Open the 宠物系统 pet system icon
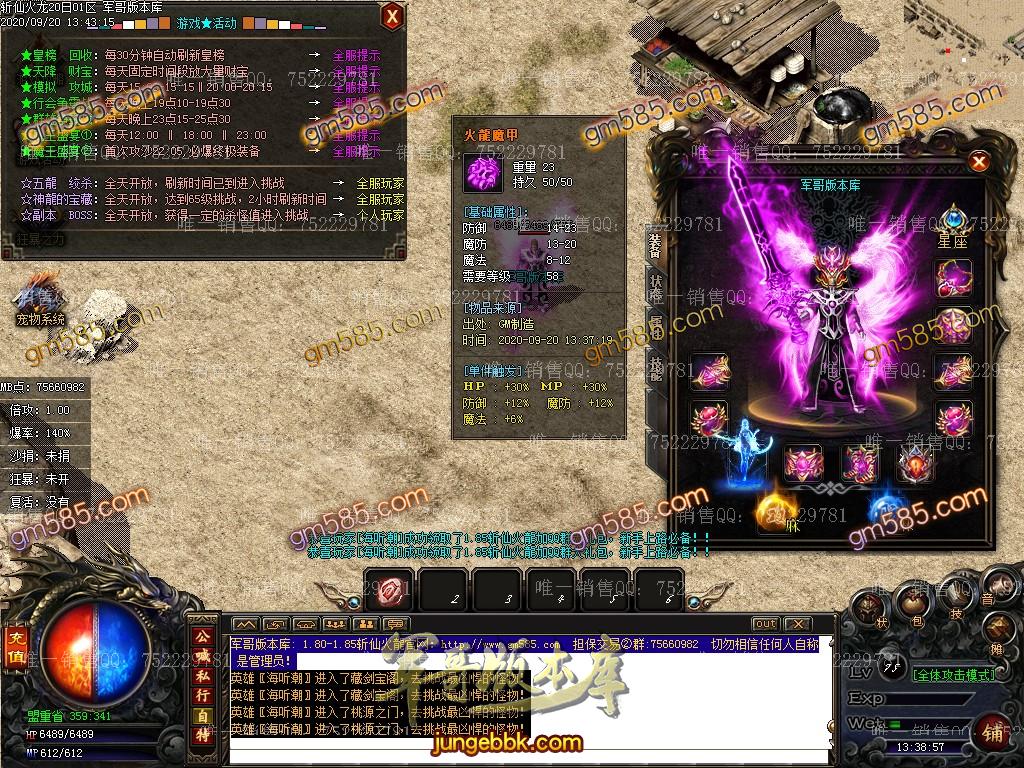1024x768 pixels. pos(41,297)
